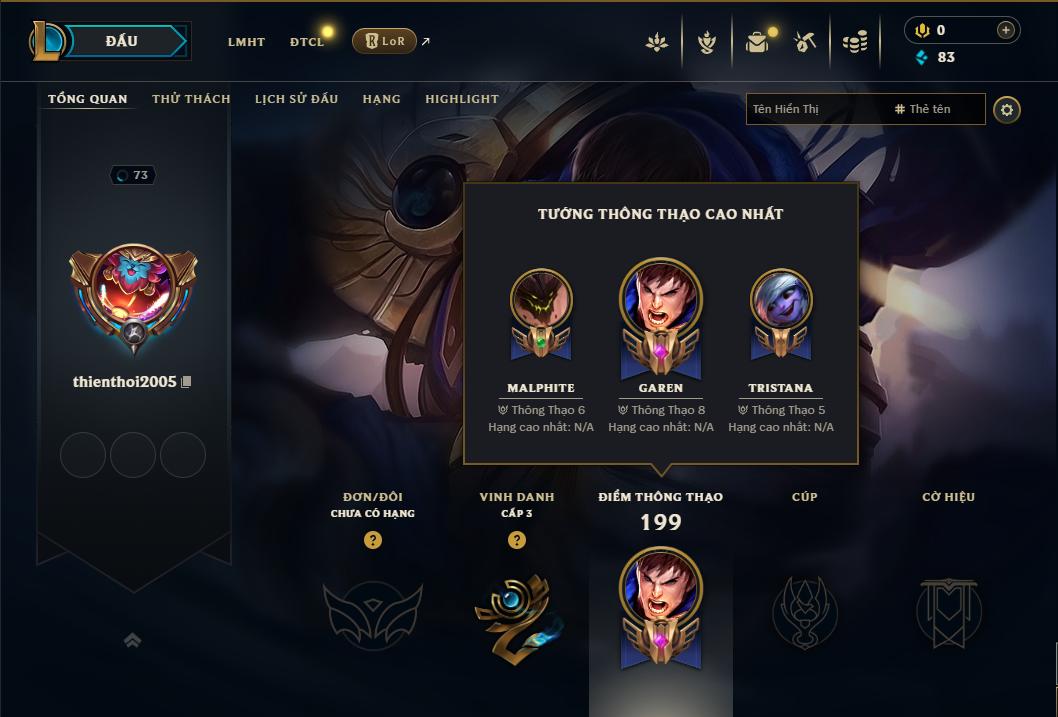Open the ĐTCL section
This screenshot has width=1058, height=717.
tap(307, 42)
